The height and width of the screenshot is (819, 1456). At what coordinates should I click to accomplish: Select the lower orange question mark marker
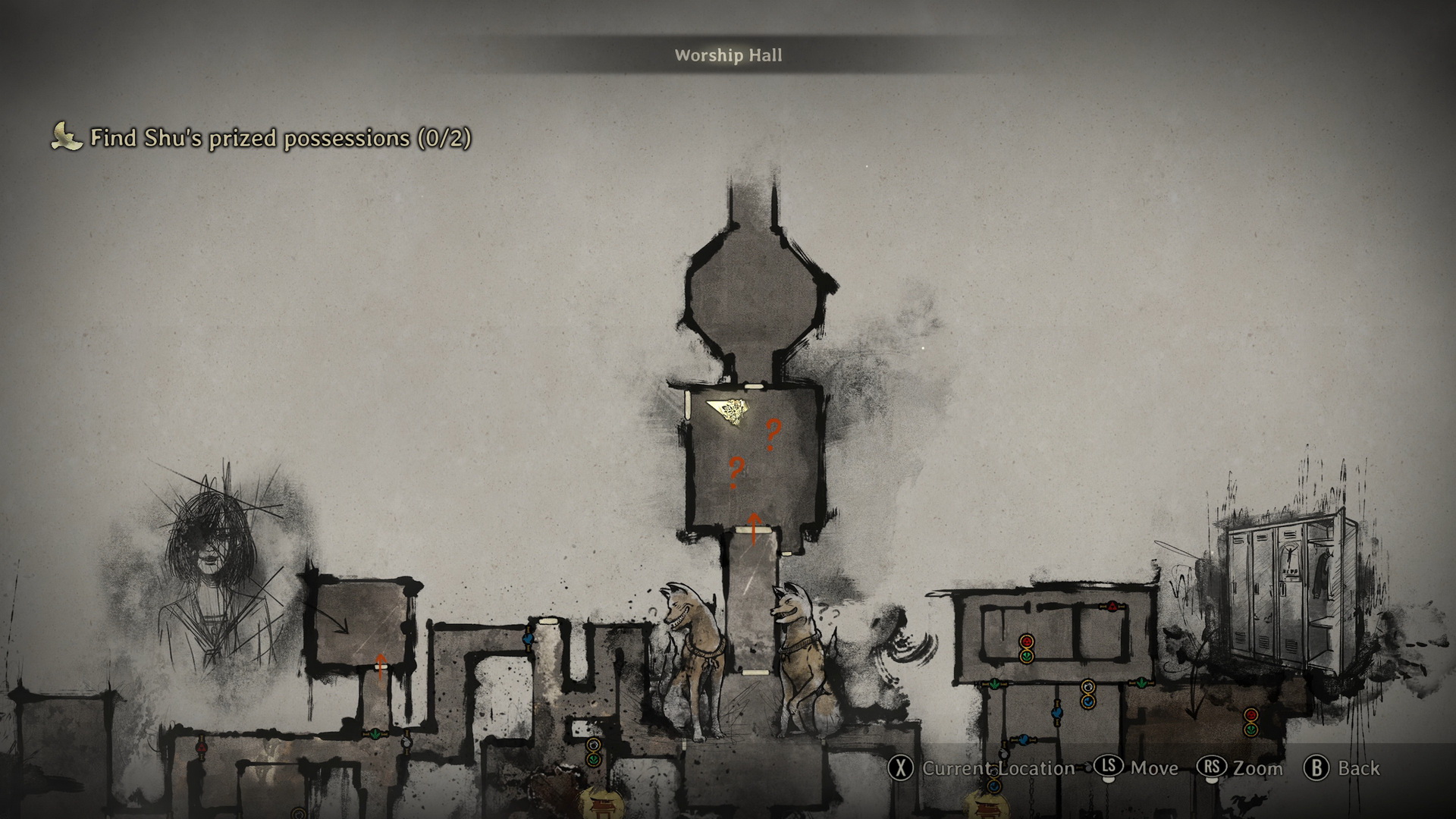pos(735,472)
